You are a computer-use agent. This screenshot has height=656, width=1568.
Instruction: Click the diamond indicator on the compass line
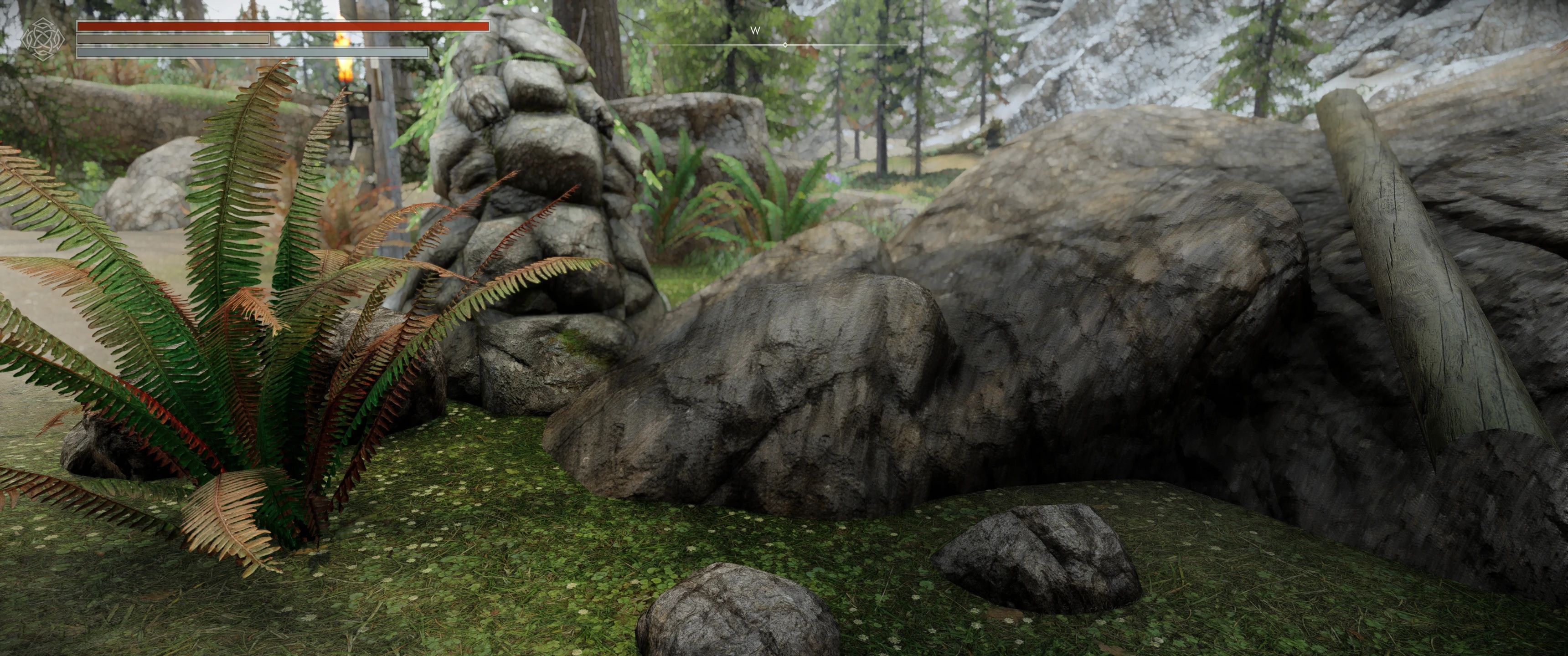point(785,45)
